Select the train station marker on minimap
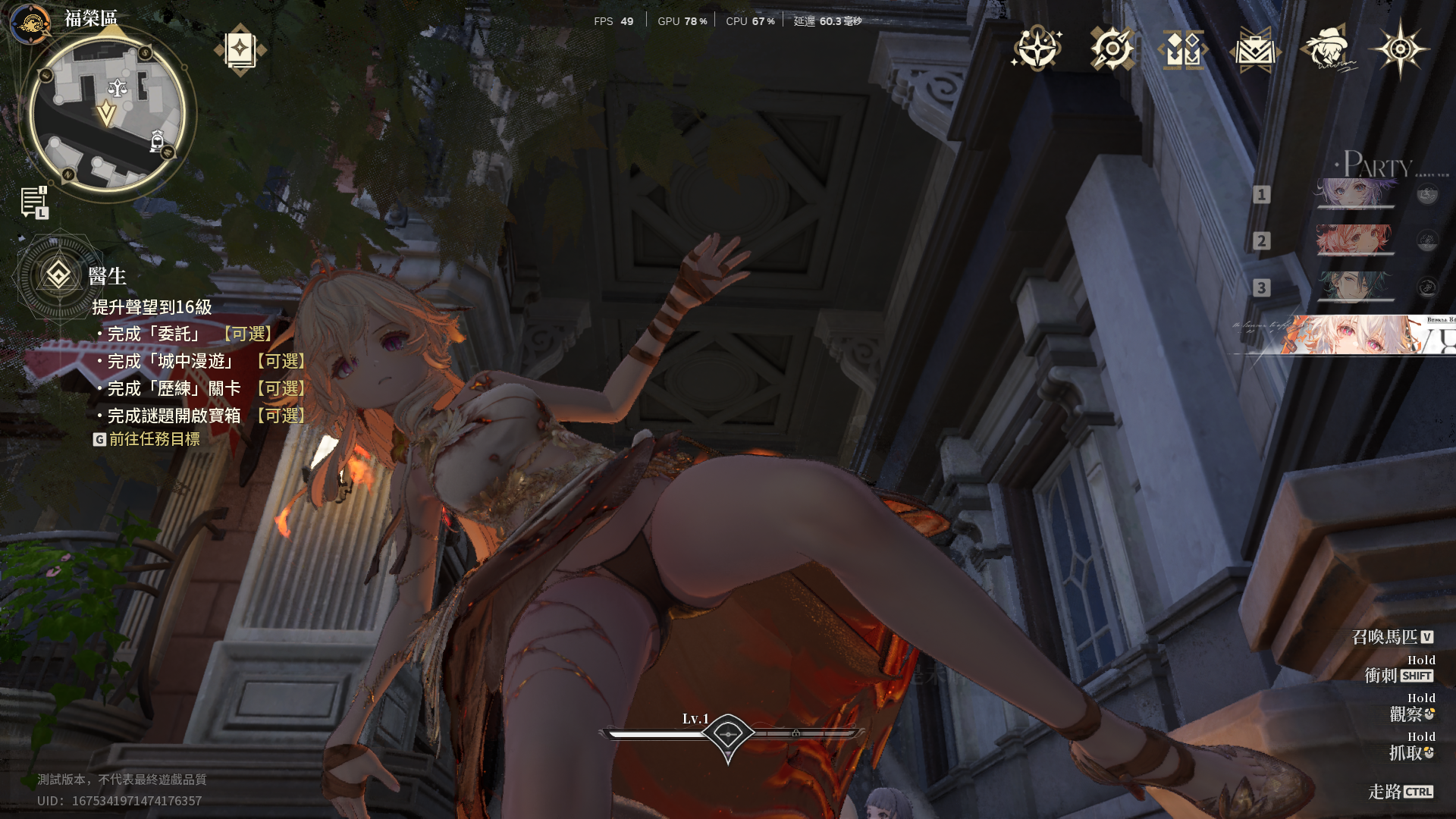 coord(157,141)
